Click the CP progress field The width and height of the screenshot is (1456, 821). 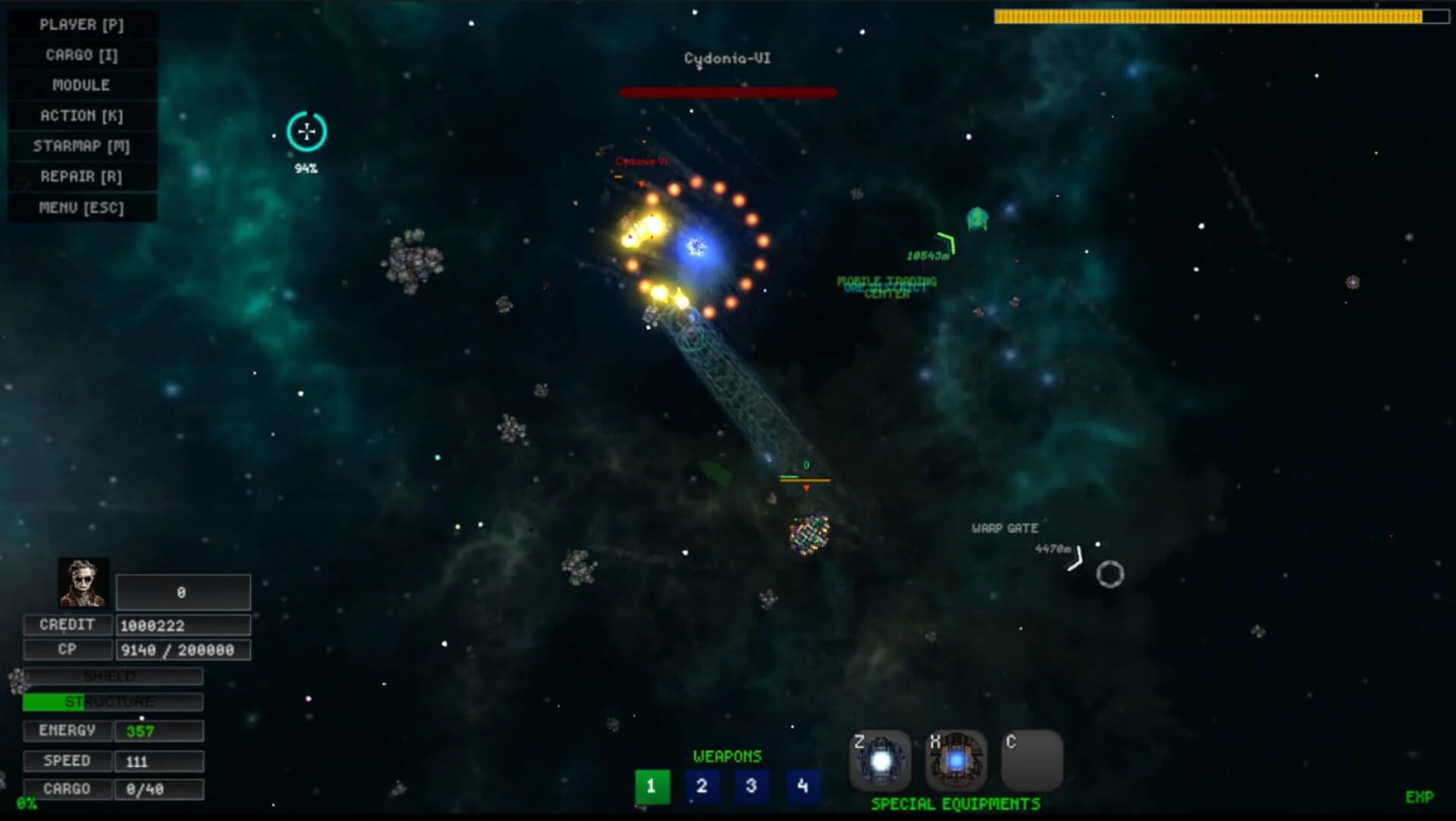point(182,650)
